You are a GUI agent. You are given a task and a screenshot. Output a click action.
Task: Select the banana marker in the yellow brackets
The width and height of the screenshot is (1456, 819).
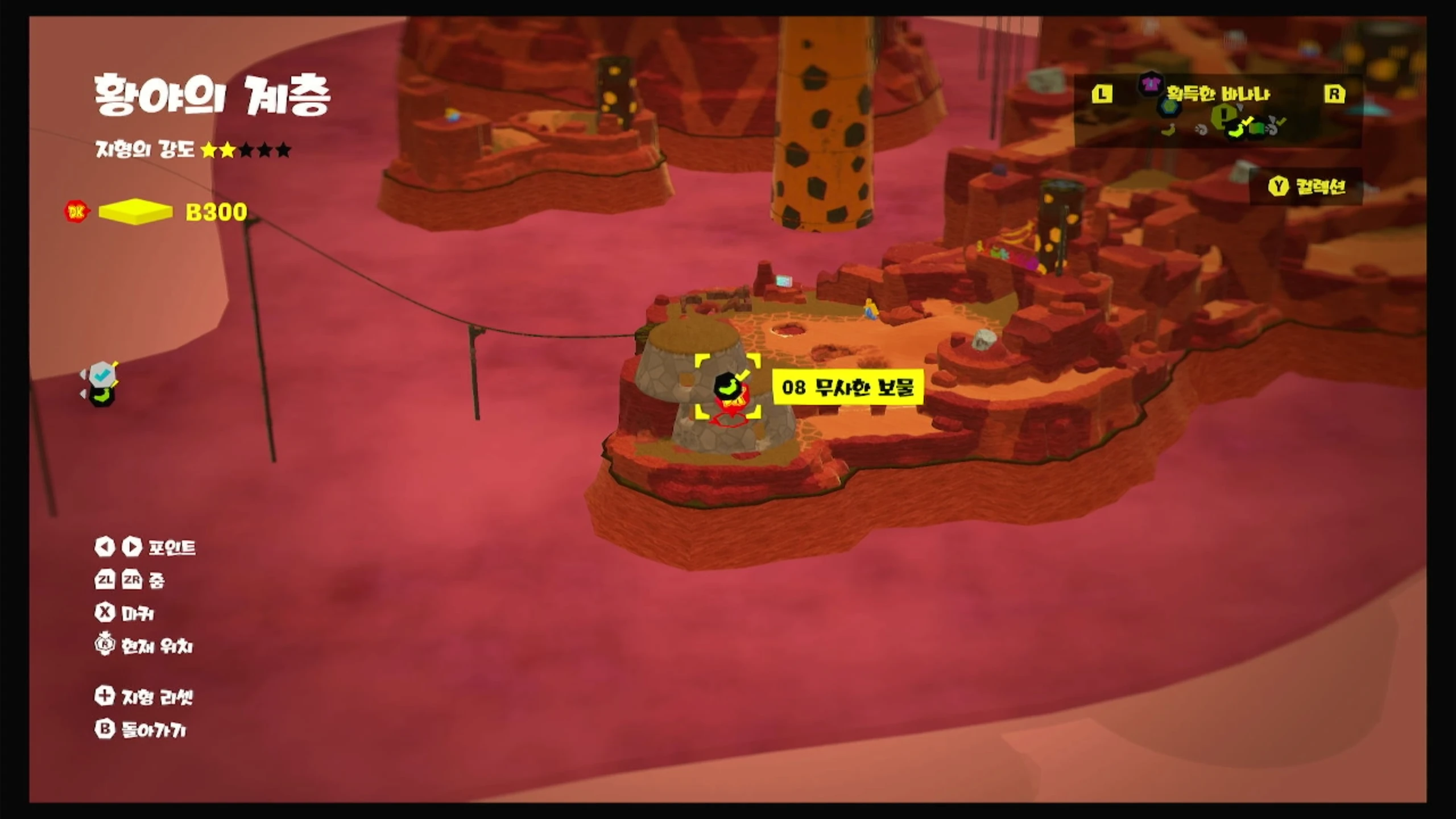click(x=727, y=386)
